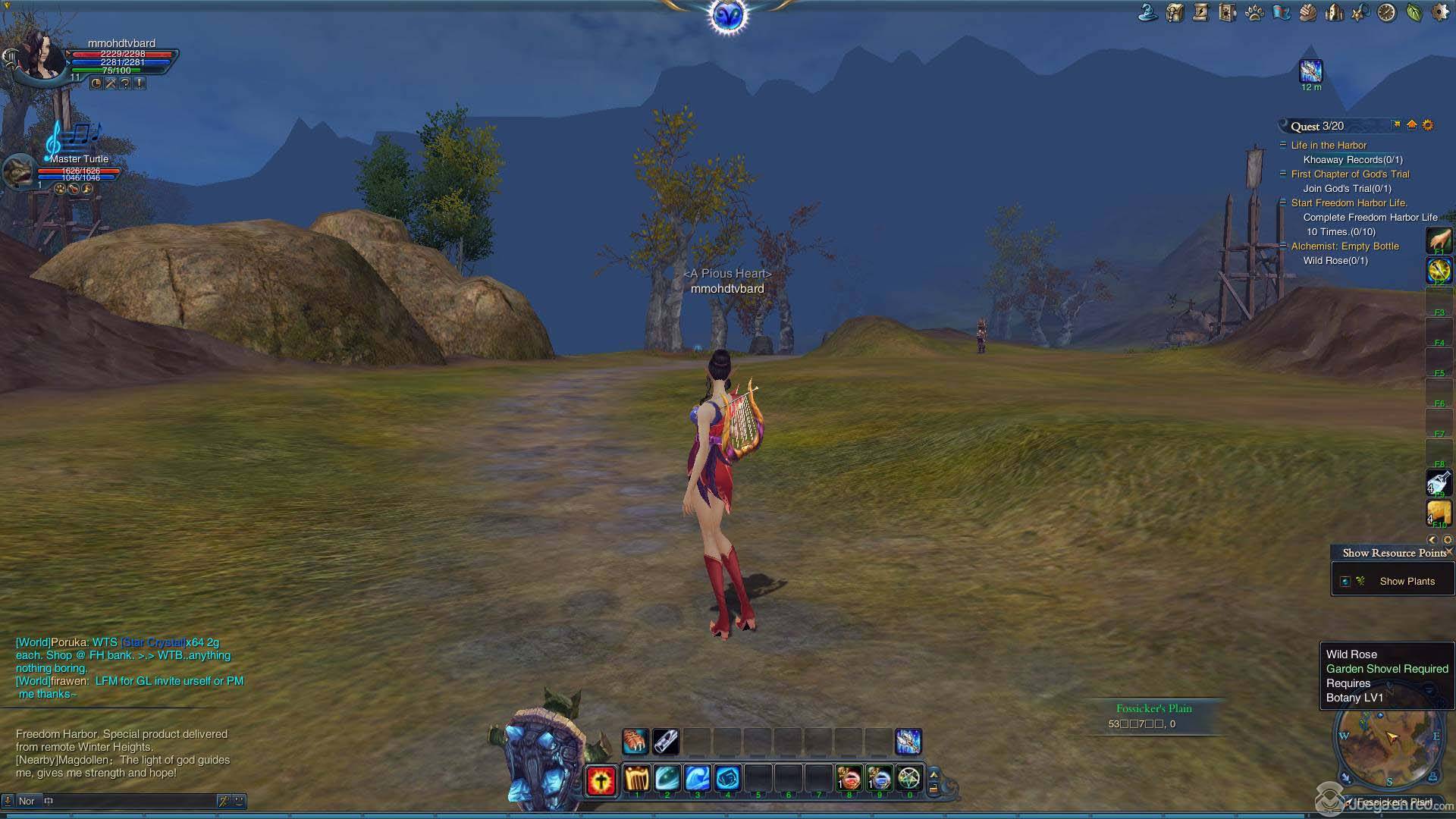Toggle the Show Plants checkbox
Image resolution: width=1456 pixels, height=819 pixels.
(x=1345, y=582)
